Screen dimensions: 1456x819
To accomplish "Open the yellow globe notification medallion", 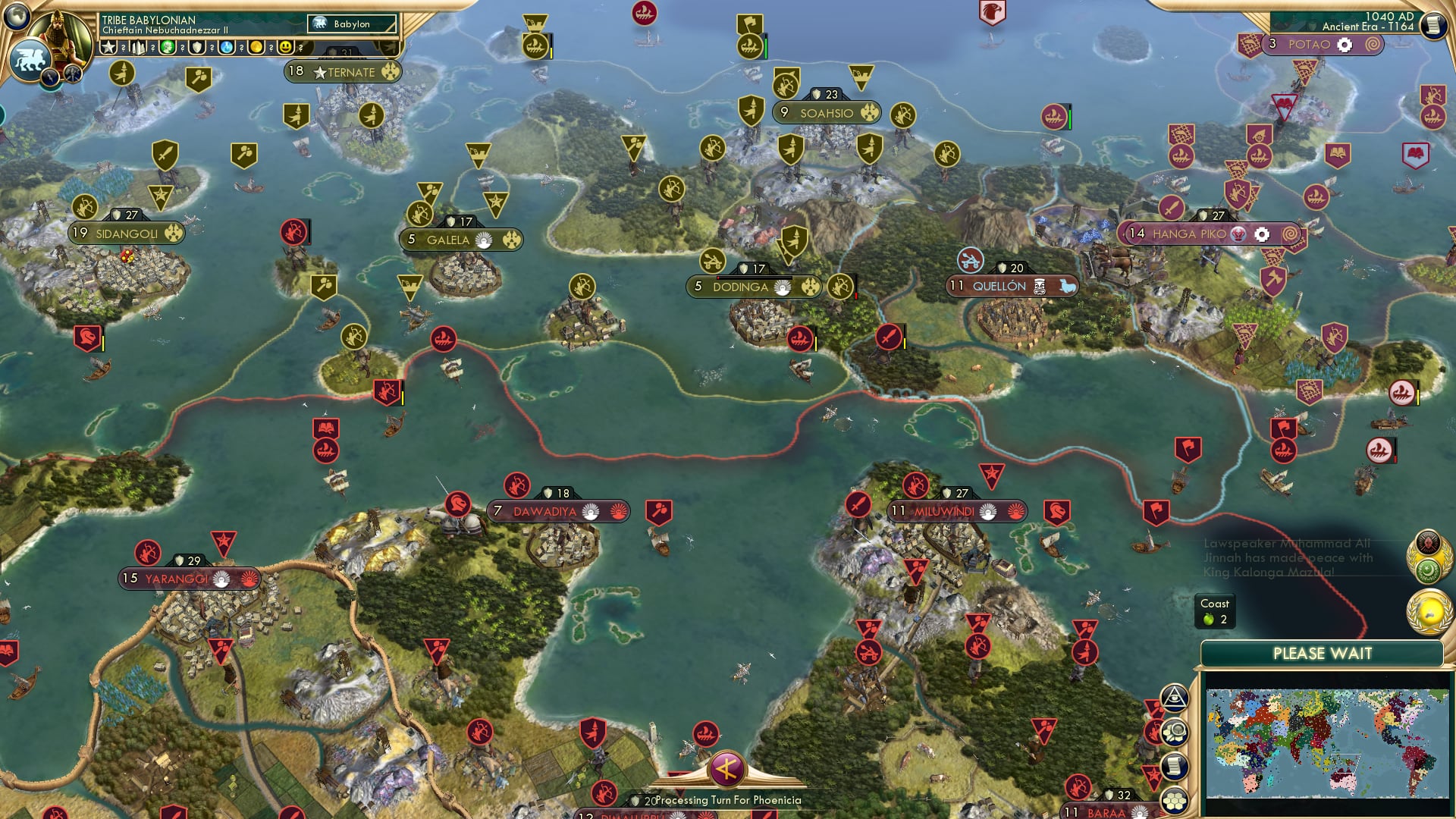I will (x=1429, y=612).
